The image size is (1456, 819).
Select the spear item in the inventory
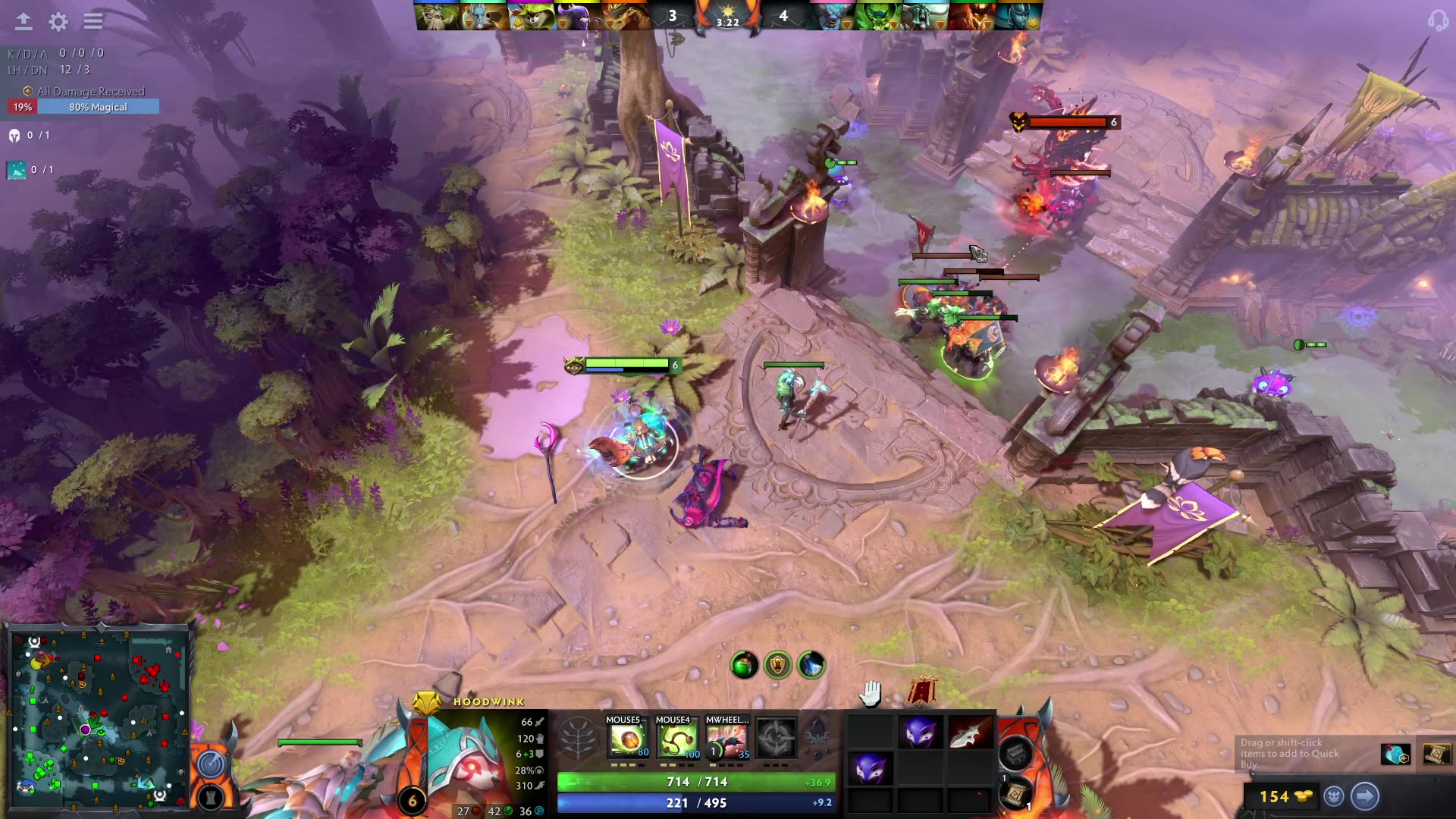tap(968, 733)
